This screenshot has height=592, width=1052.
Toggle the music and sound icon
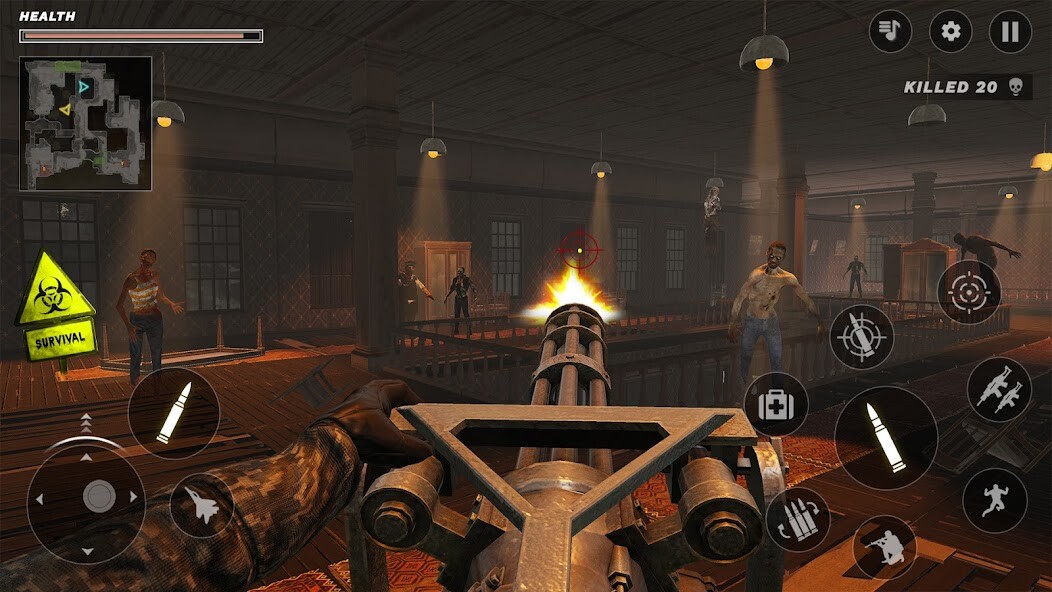tap(889, 31)
